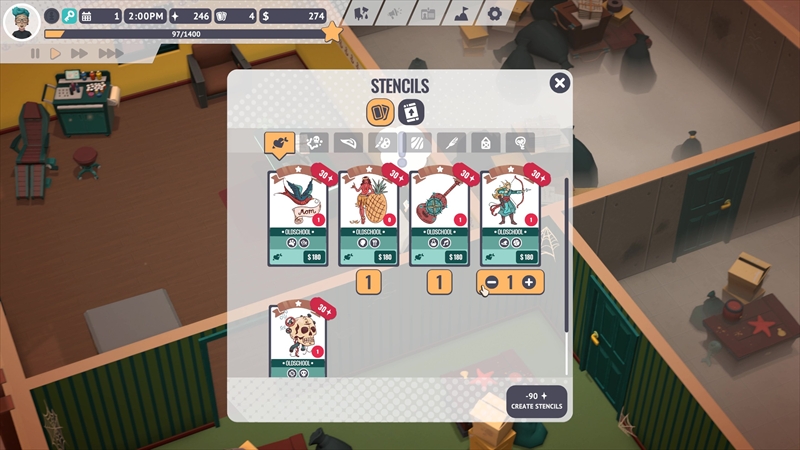This screenshot has width=800, height=450.
Task: Switch to the upload card view
Action: click(410, 111)
